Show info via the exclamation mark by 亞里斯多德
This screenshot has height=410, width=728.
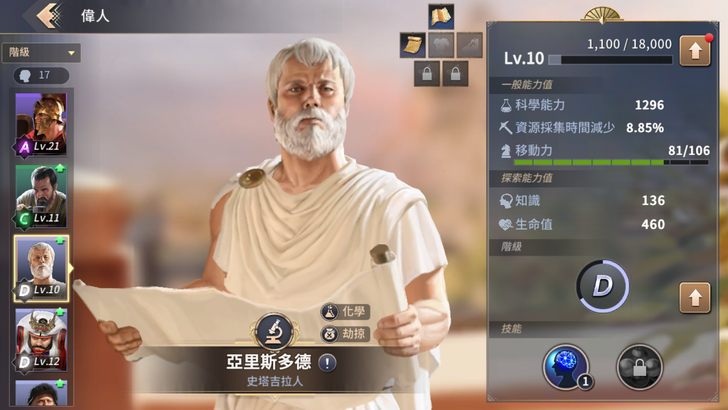pos(327,363)
